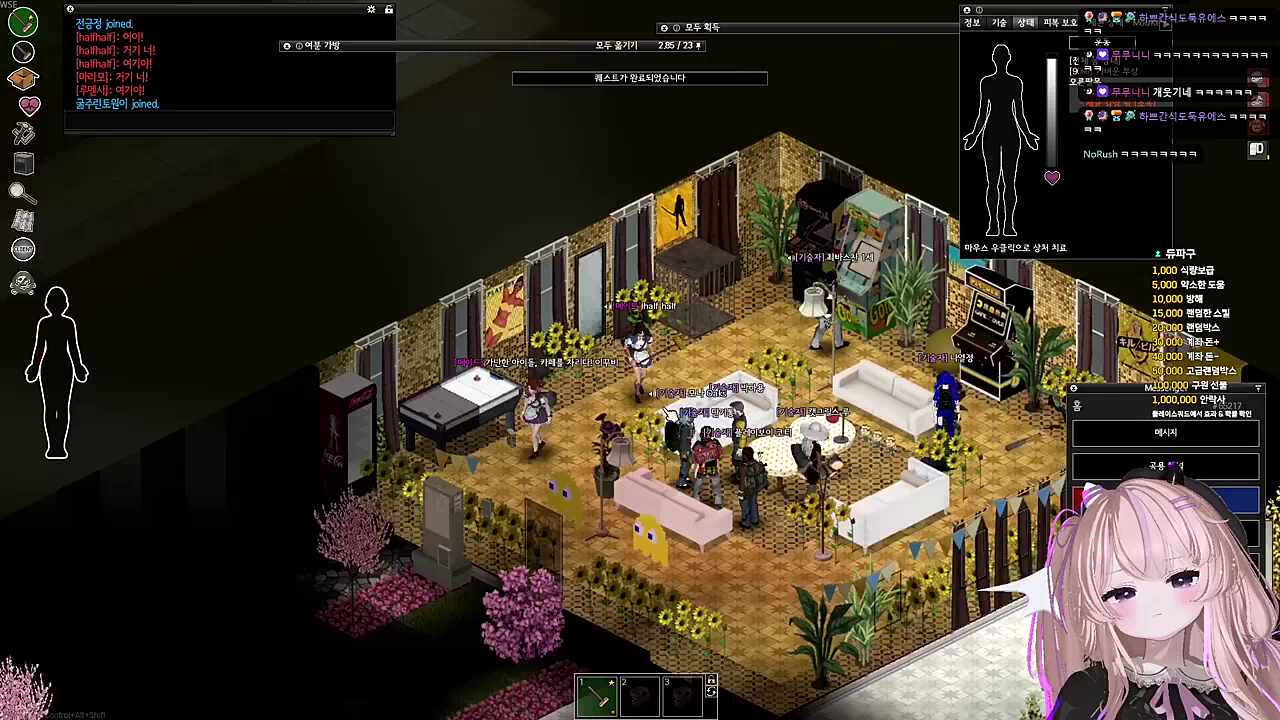Open the inventory cardboard box icon
This screenshot has width=1280, height=720.
23,78
